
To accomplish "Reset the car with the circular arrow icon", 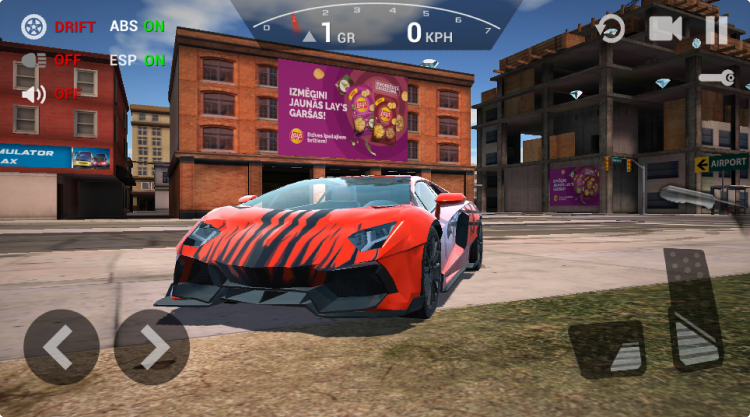I will pos(611,29).
